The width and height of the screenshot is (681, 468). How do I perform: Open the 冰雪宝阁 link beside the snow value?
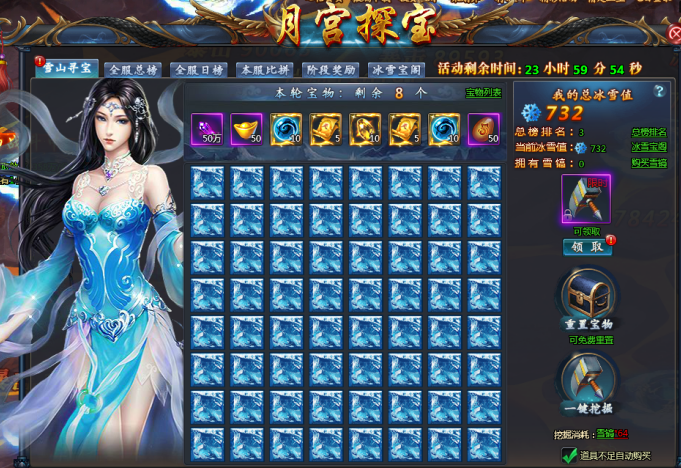click(650, 148)
